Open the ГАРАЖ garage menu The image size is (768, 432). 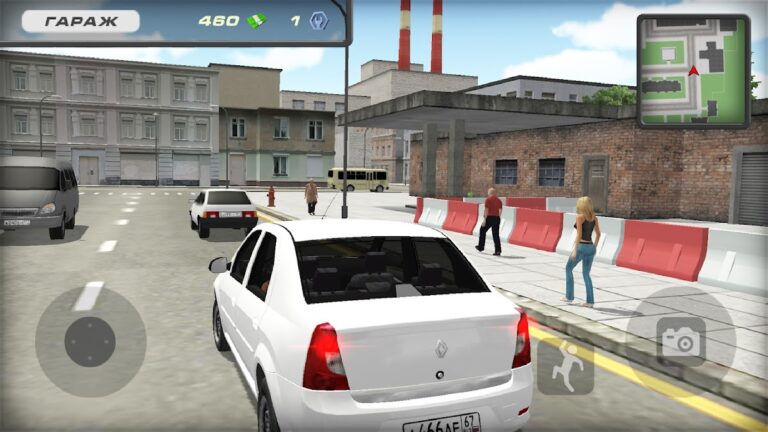(x=68, y=20)
